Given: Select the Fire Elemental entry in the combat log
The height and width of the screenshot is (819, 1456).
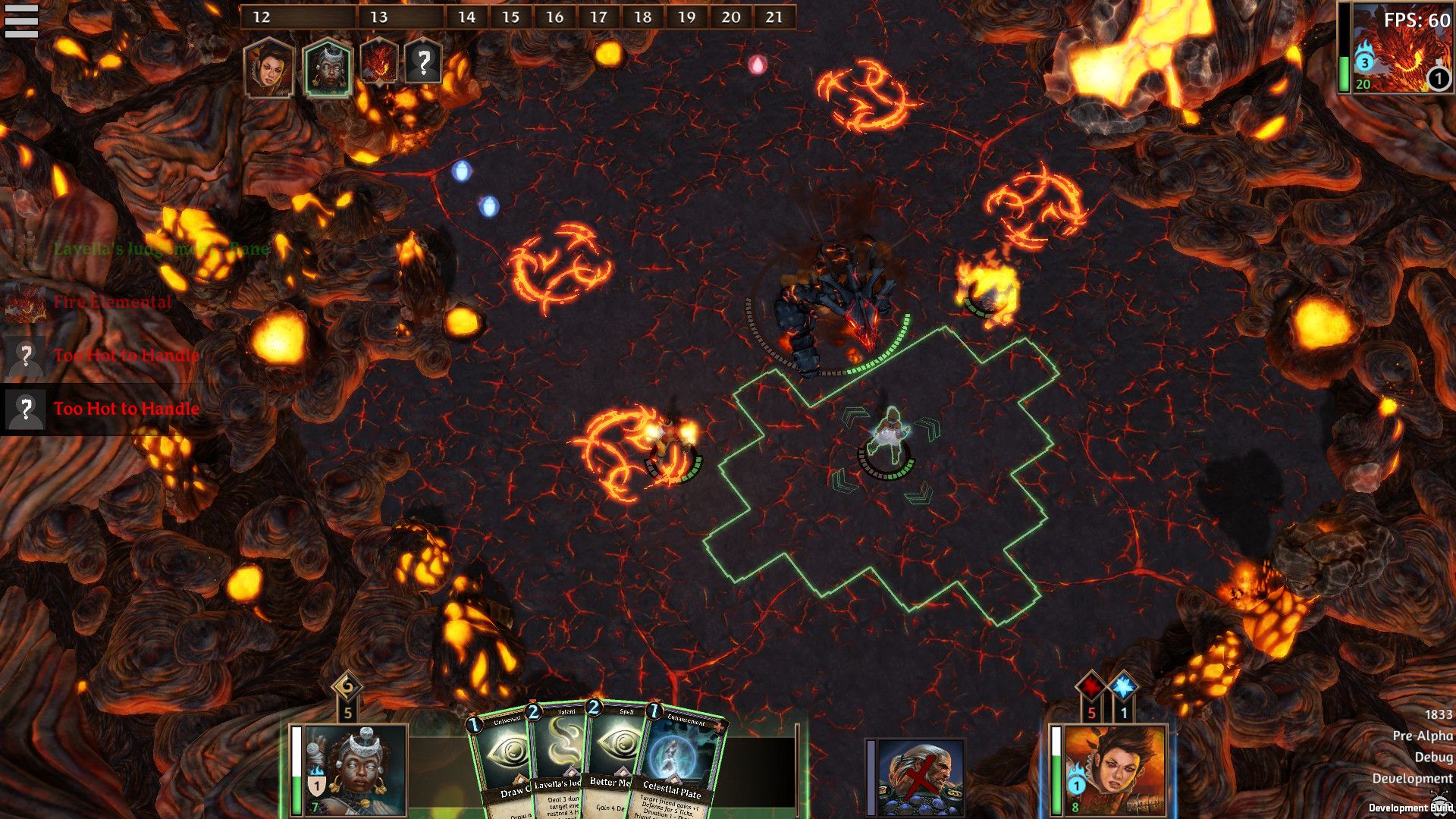Looking at the screenshot, I should (111, 302).
